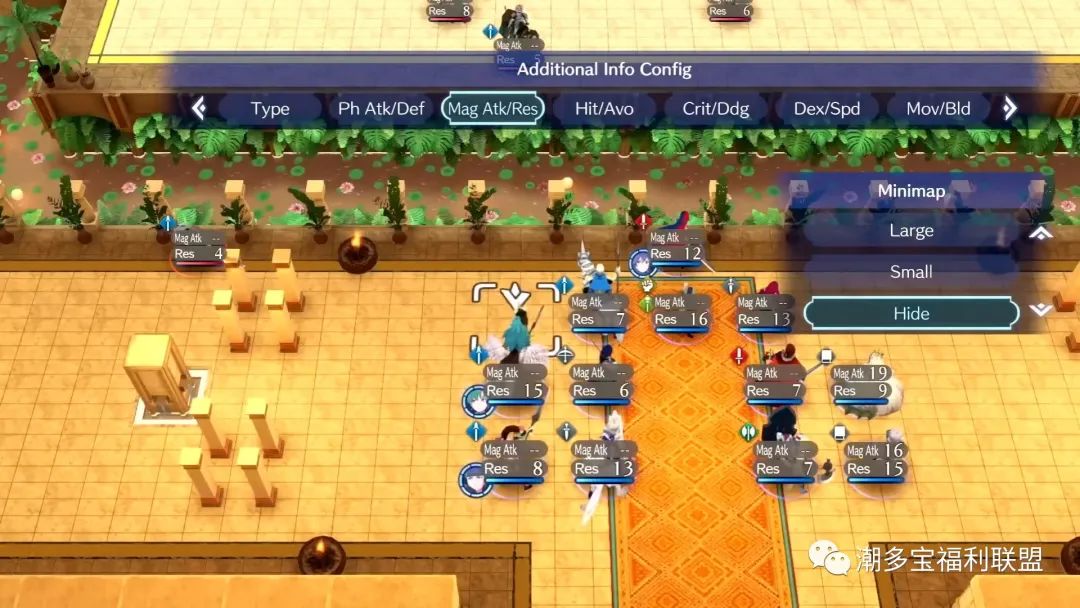The width and height of the screenshot is (1080, 608).
Task: Switch to Ph Atk/Def display
Action: click(381, 109)
